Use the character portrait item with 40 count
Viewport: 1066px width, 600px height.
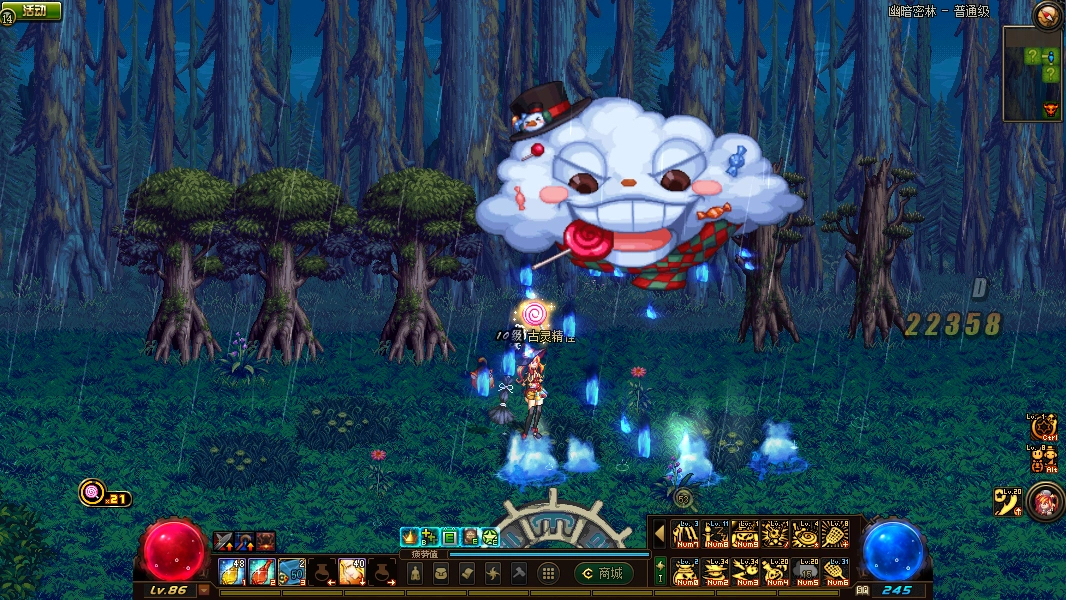[352, 572]
